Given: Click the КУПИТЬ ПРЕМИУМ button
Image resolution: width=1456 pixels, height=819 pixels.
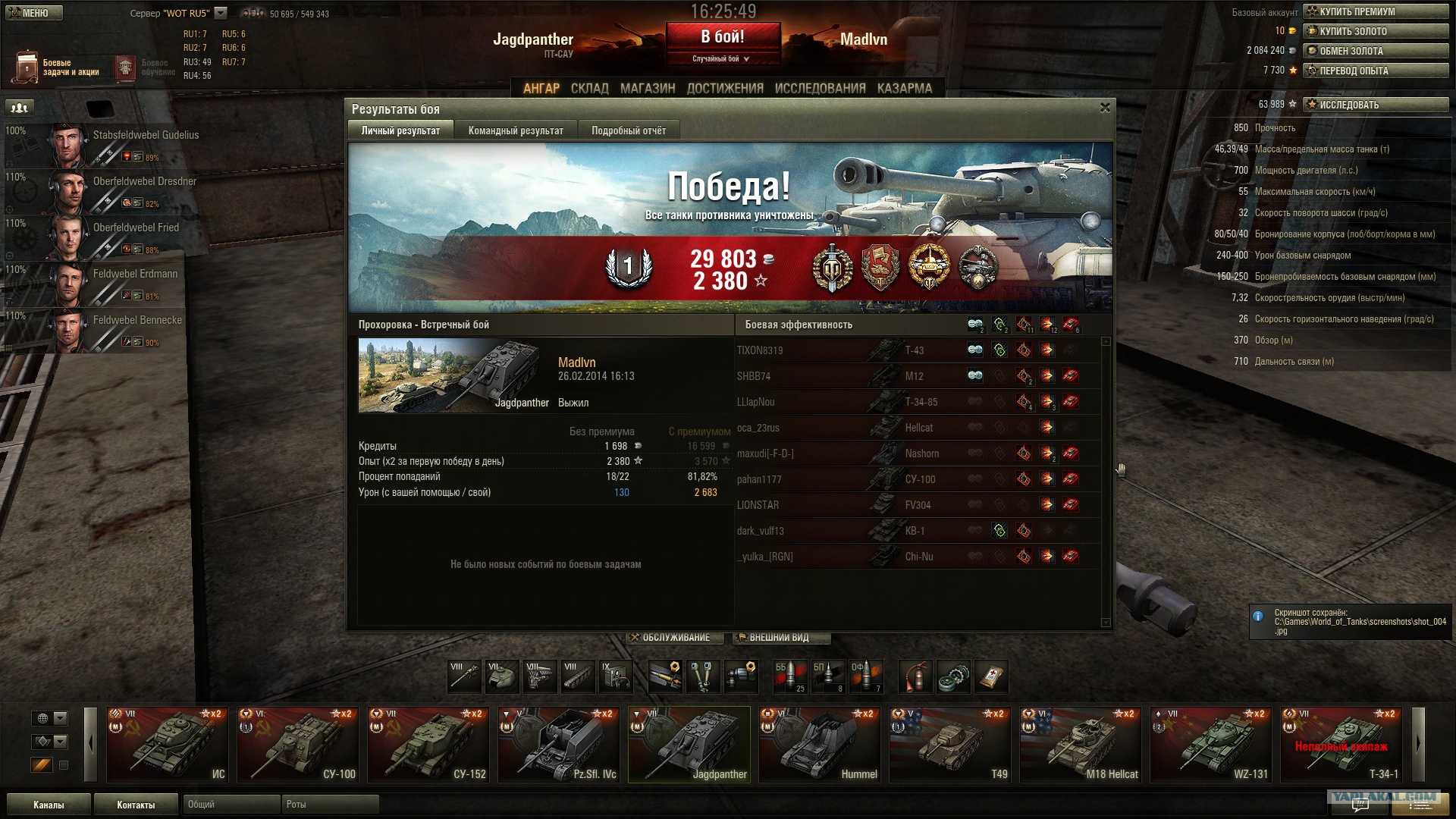Looking at the screenshot, I should pos(1376,11).
